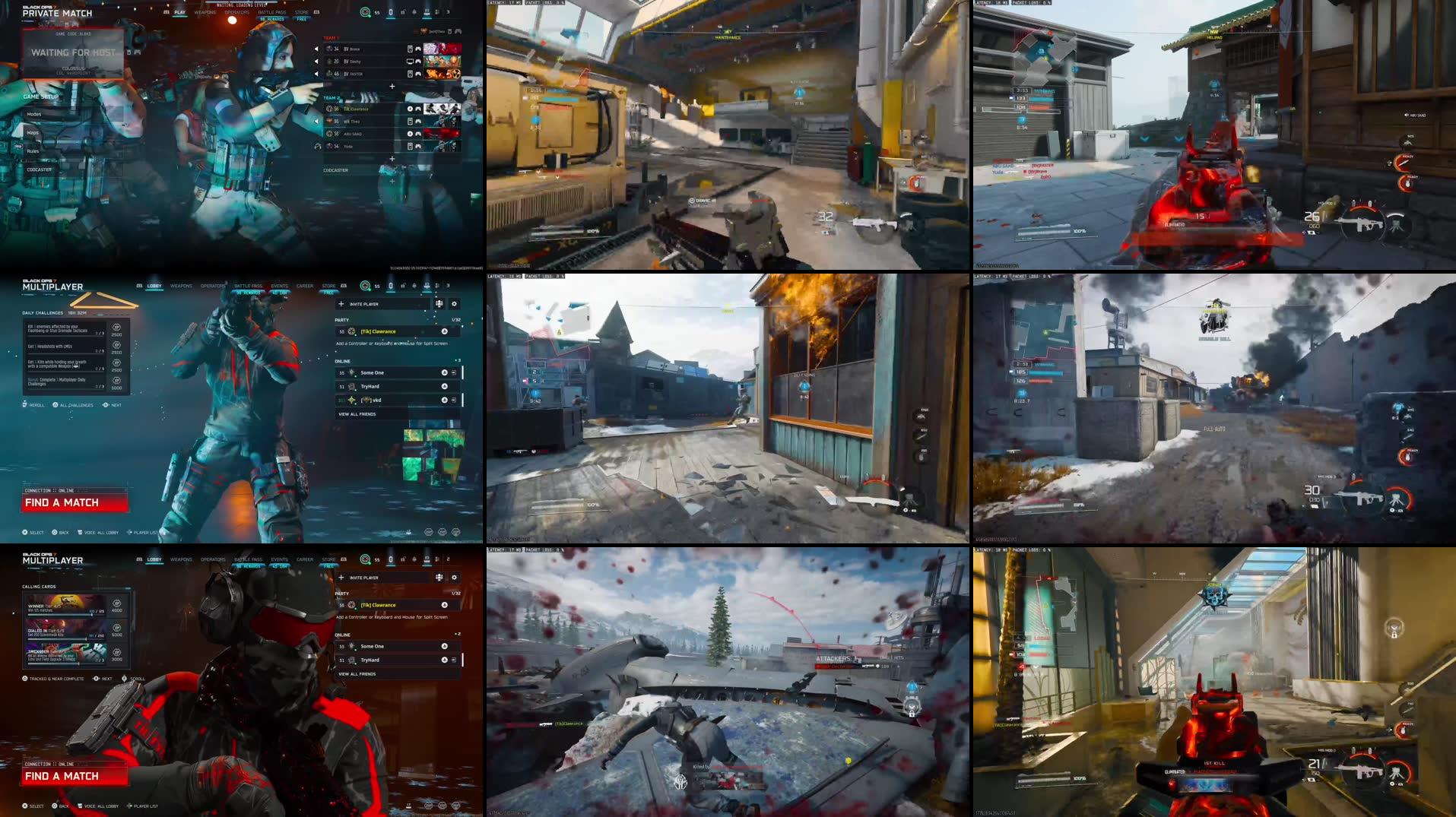Click the plus slot to add a Team 1 player

point(392,86)
